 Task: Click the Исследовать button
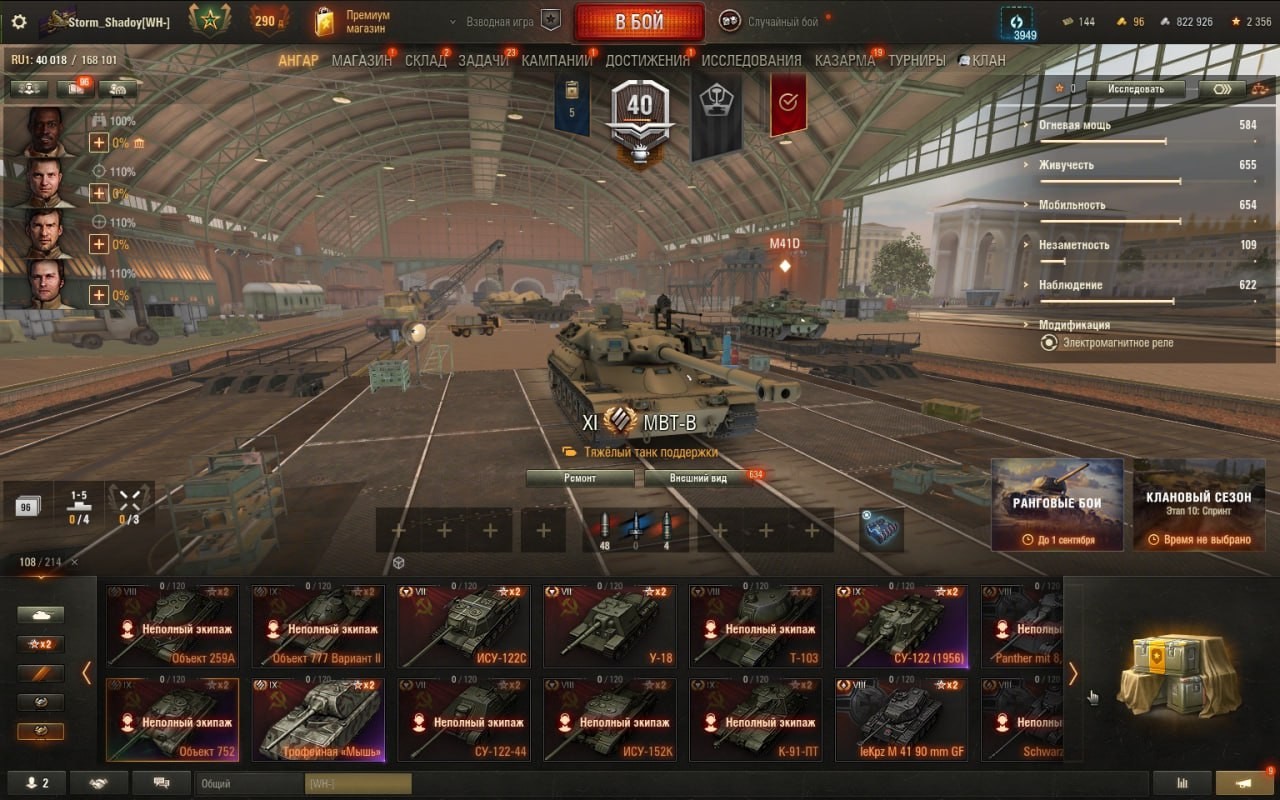(1136, 89)
